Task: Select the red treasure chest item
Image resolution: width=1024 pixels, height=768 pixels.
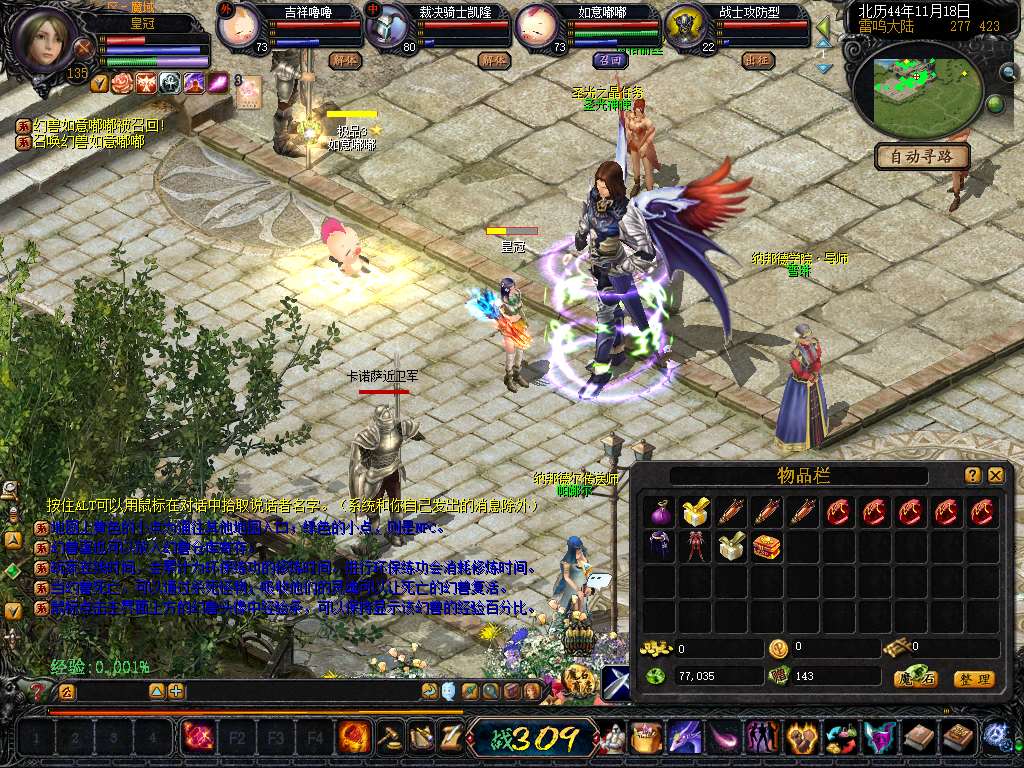Action: click(x=767, y=546)
